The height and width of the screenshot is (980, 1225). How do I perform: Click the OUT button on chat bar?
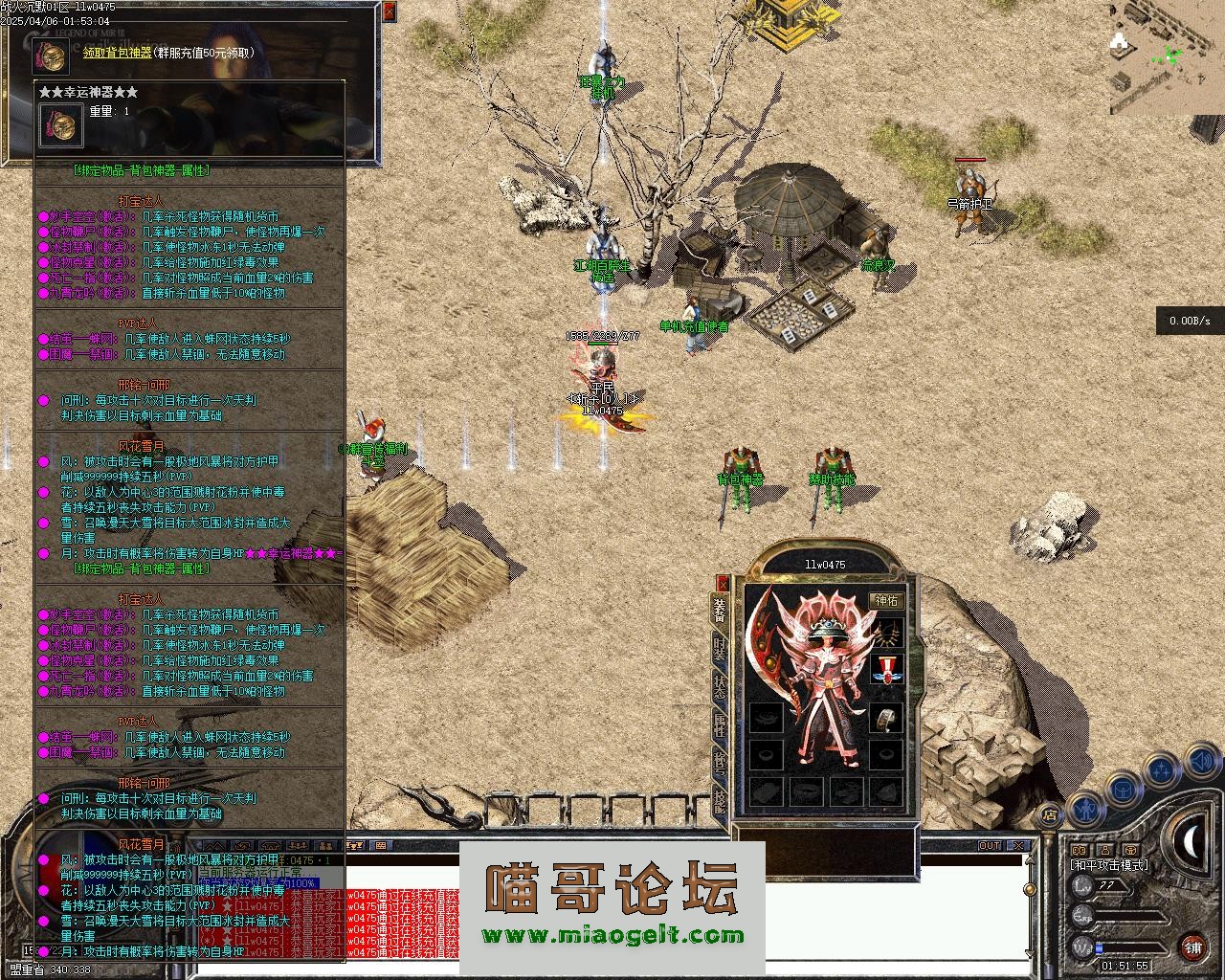point(989,846)
